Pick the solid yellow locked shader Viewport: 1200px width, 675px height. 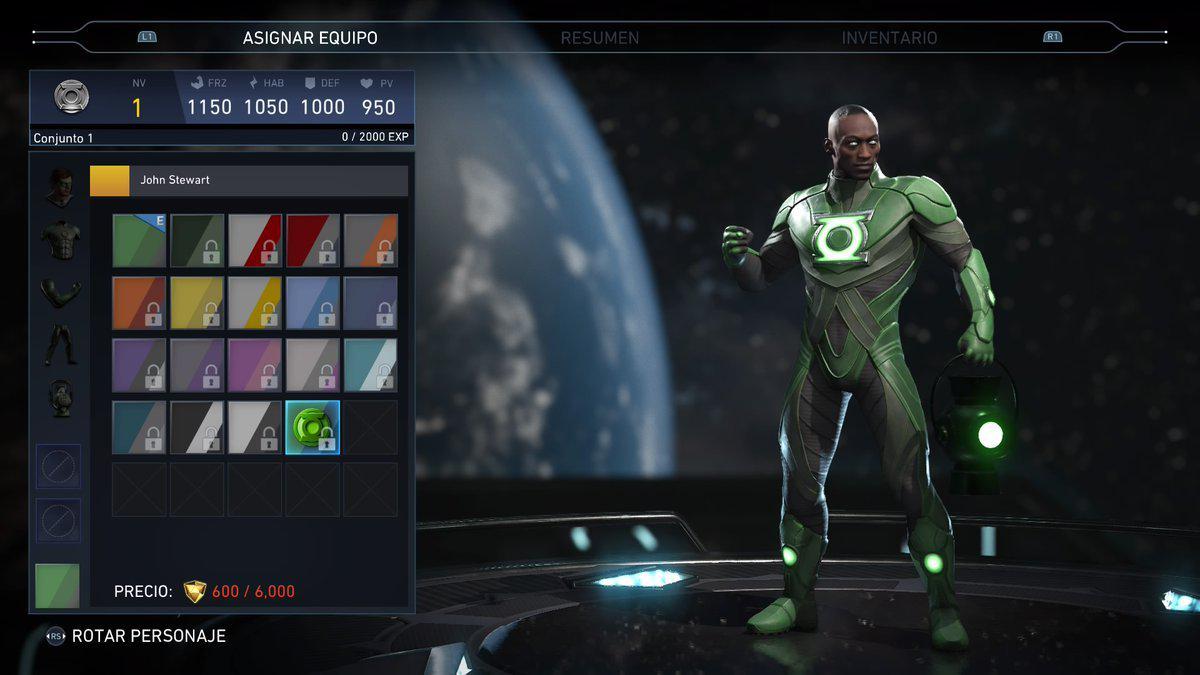(197, 303)
